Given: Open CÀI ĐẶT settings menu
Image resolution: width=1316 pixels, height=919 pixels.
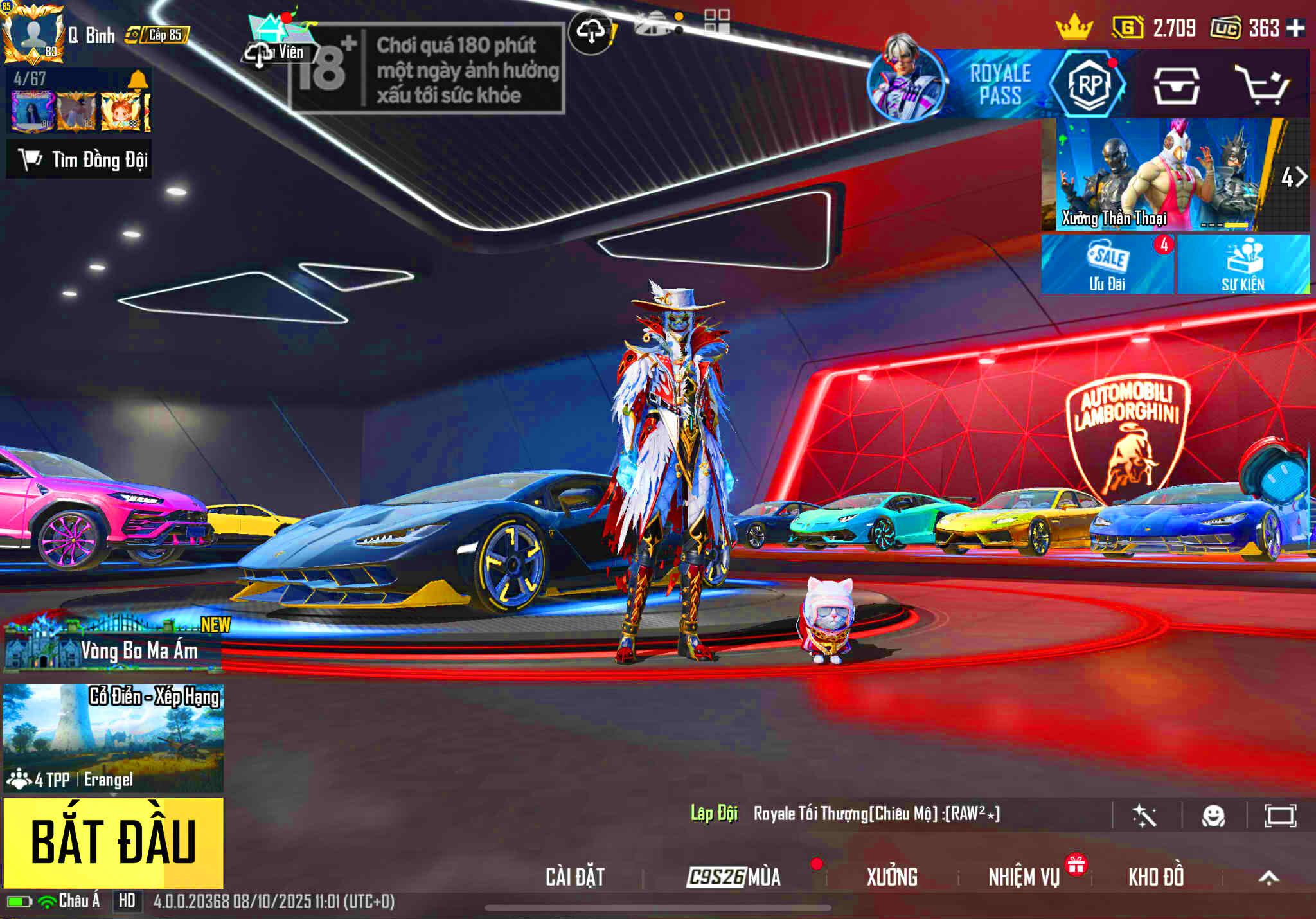Looking at the screenshot, I should pyautogui.click(x=575, y=877).
